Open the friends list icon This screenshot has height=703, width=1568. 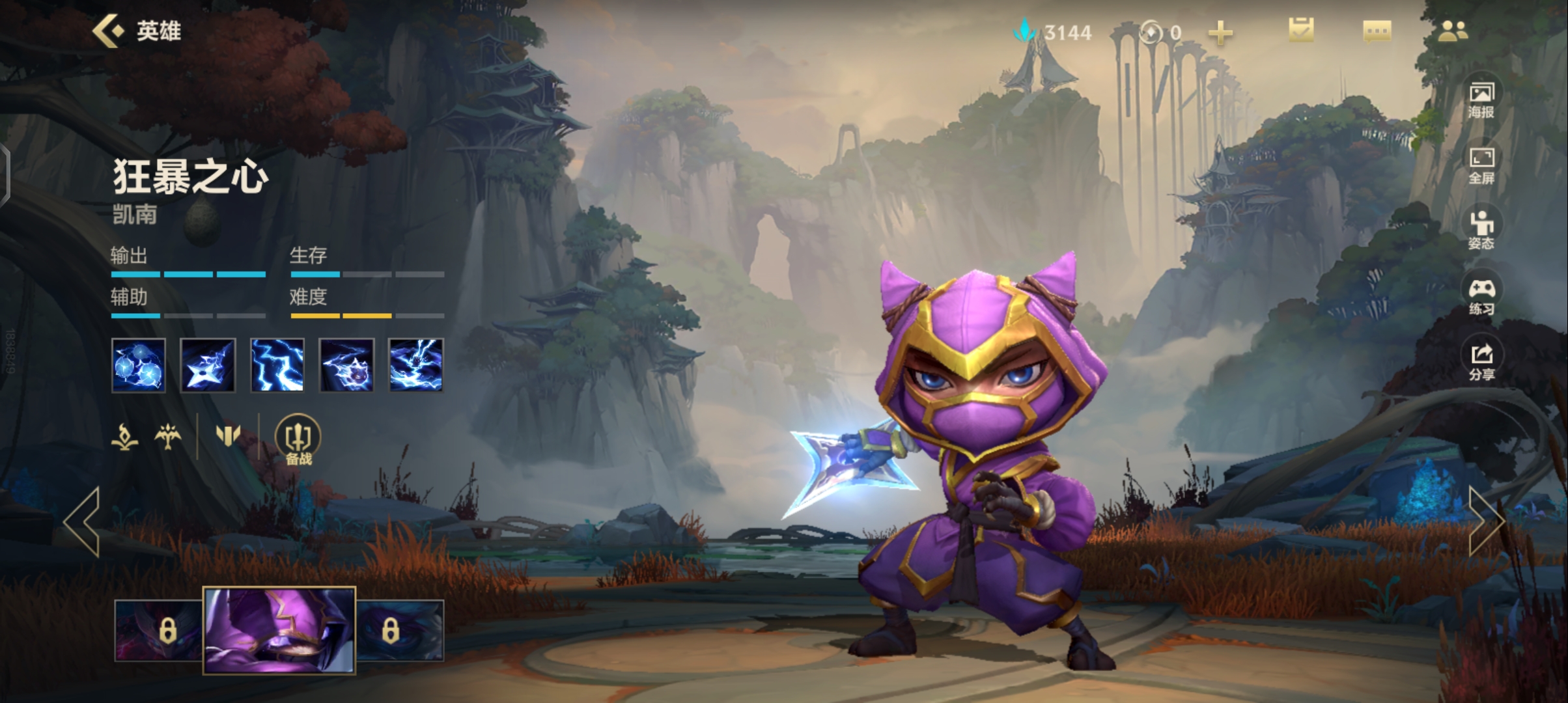point(1453,31)
